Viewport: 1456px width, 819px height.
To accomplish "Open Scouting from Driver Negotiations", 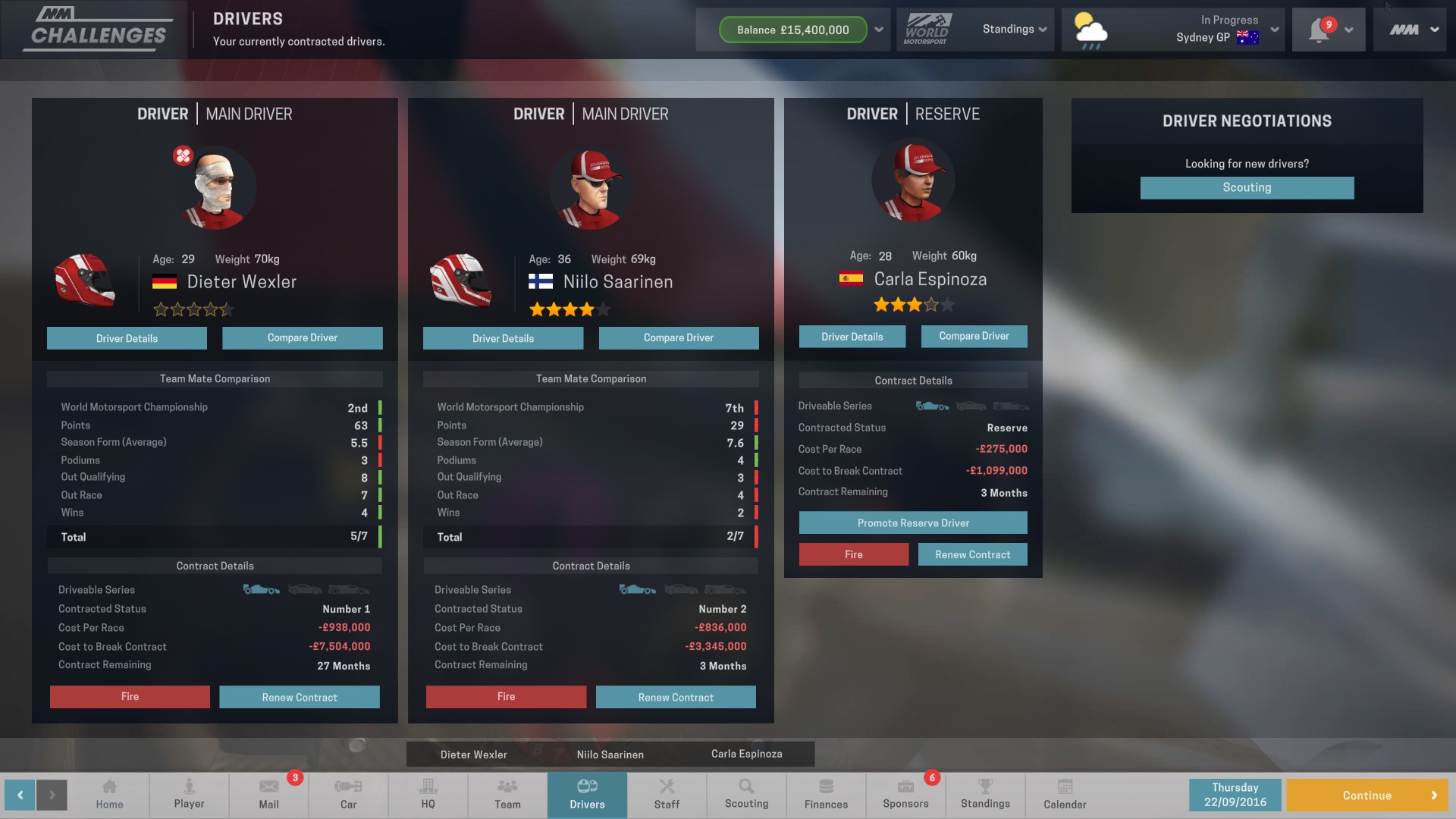I will click(x=1246, y=187).
